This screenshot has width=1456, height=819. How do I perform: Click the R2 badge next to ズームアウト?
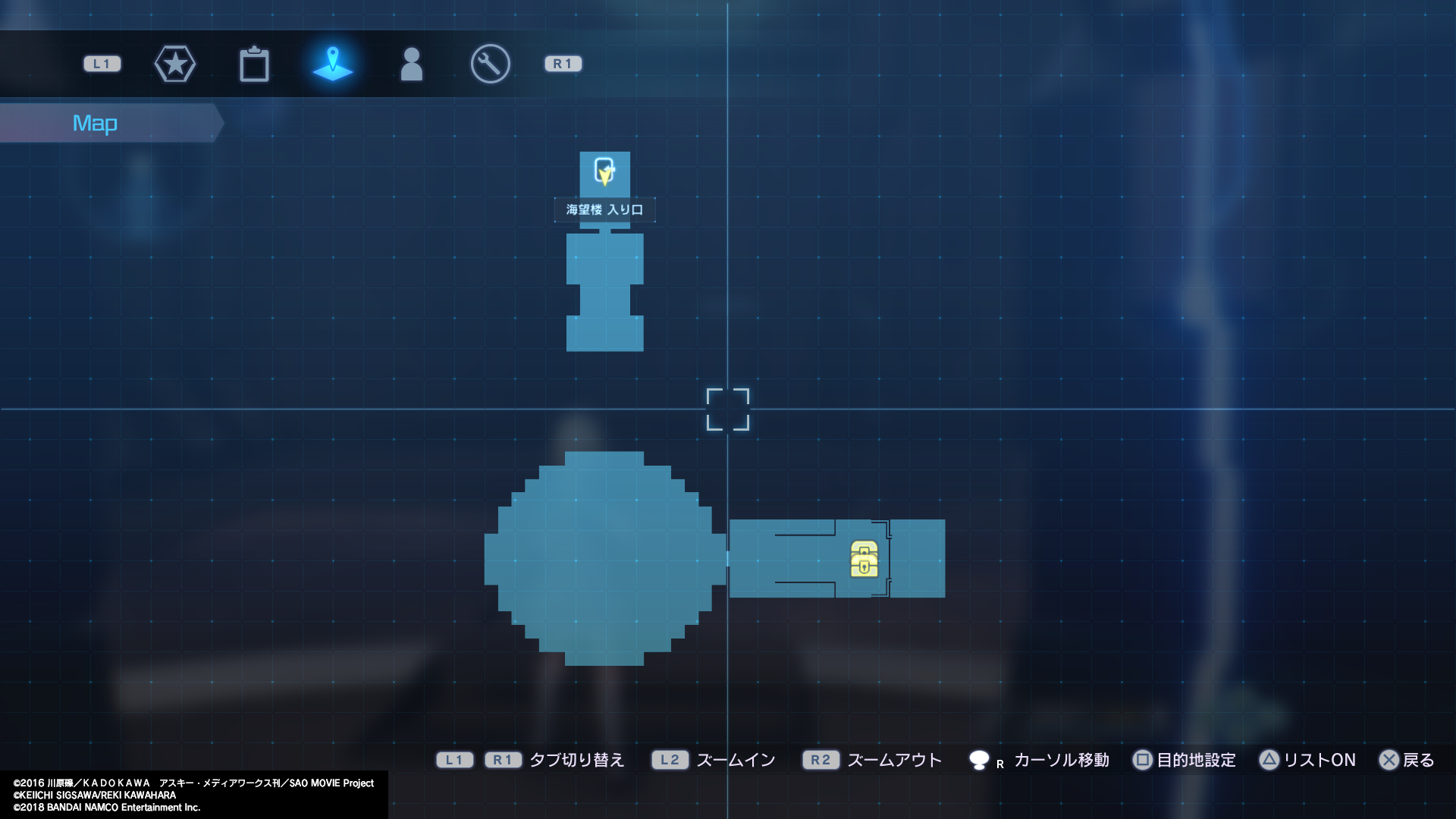[x=821, y=760]
